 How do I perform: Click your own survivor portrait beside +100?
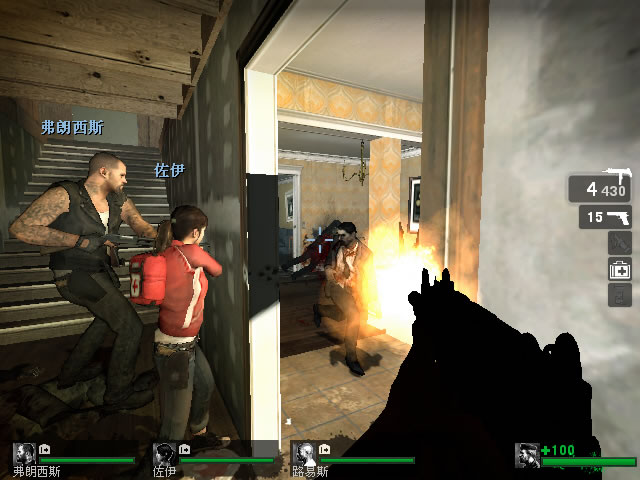coord(527,456)
